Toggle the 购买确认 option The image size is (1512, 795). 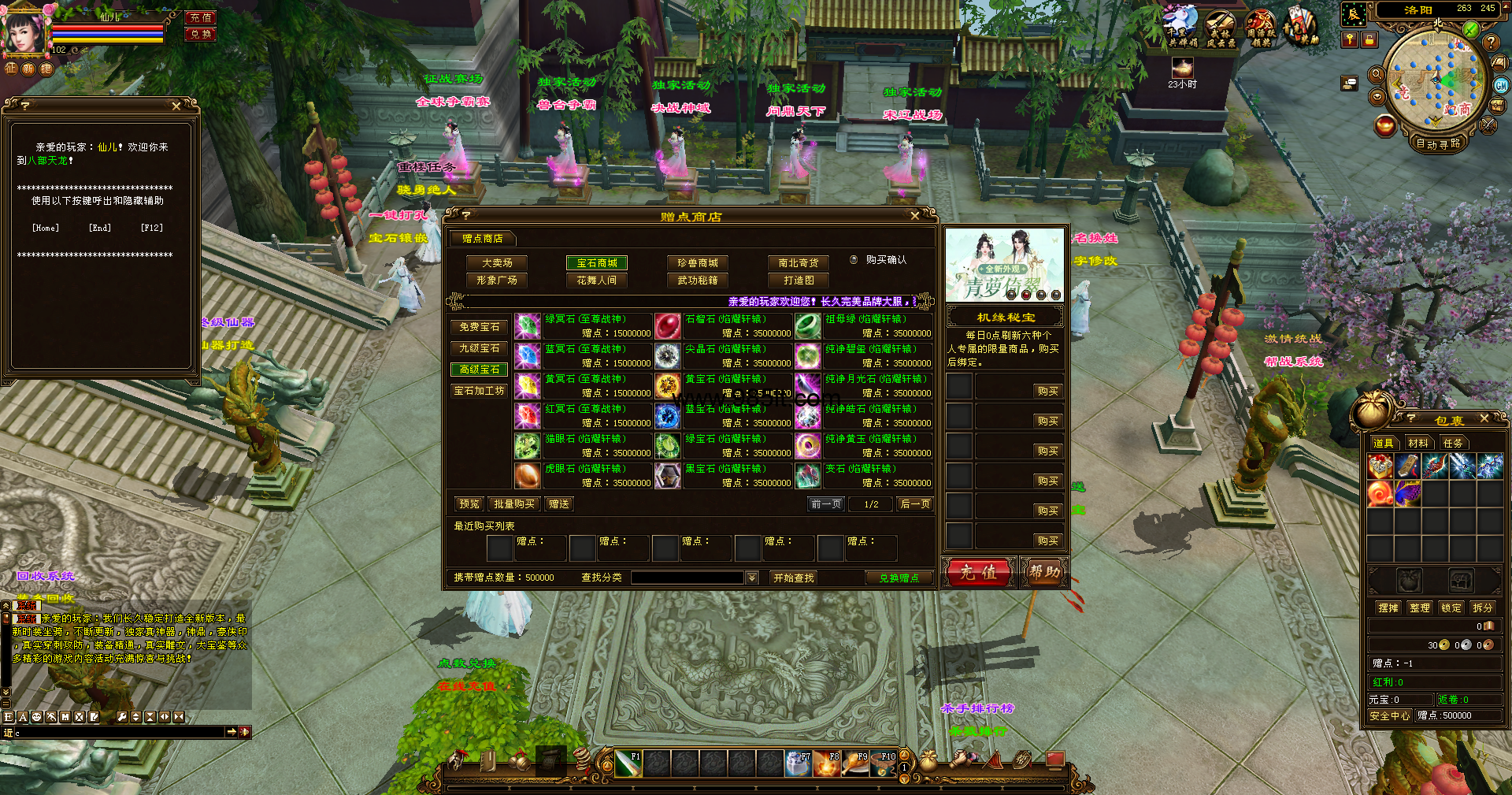(854, 259)
